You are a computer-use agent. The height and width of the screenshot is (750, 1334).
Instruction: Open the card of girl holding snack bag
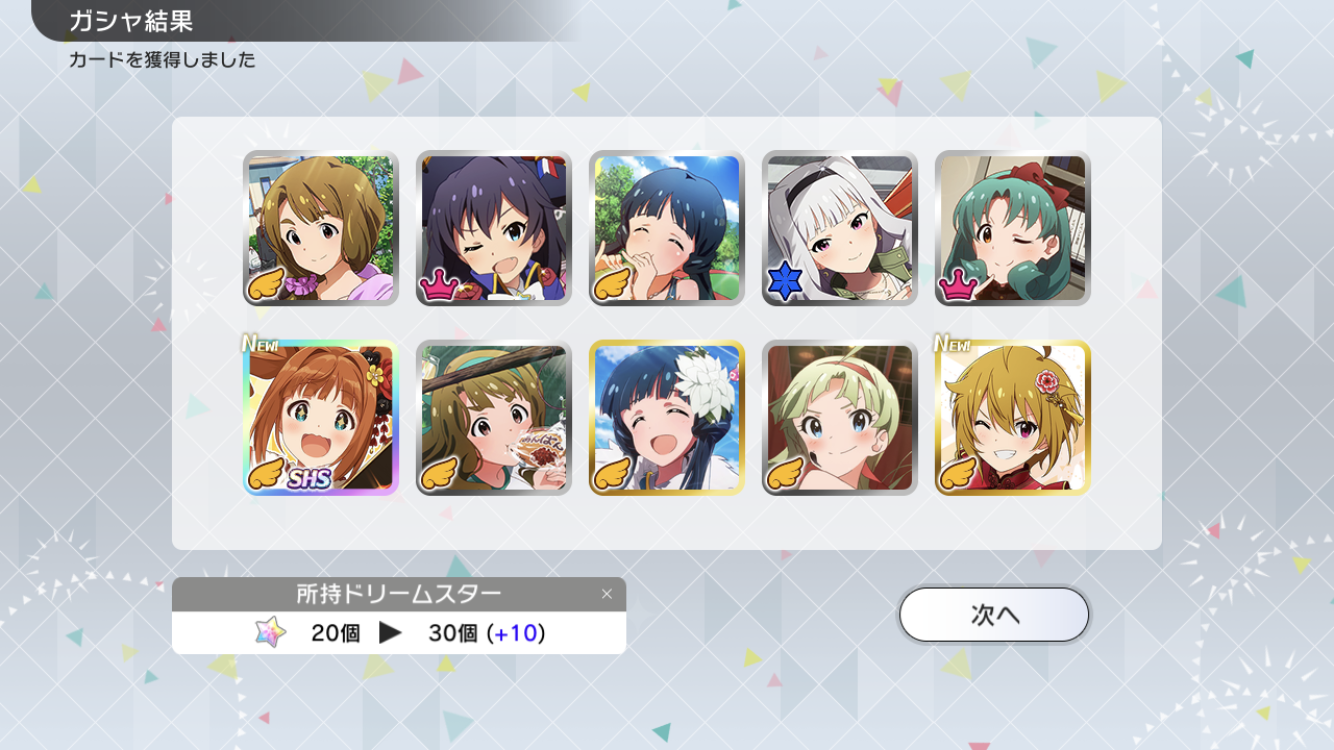pyautogui.click(x=493, y=418)
